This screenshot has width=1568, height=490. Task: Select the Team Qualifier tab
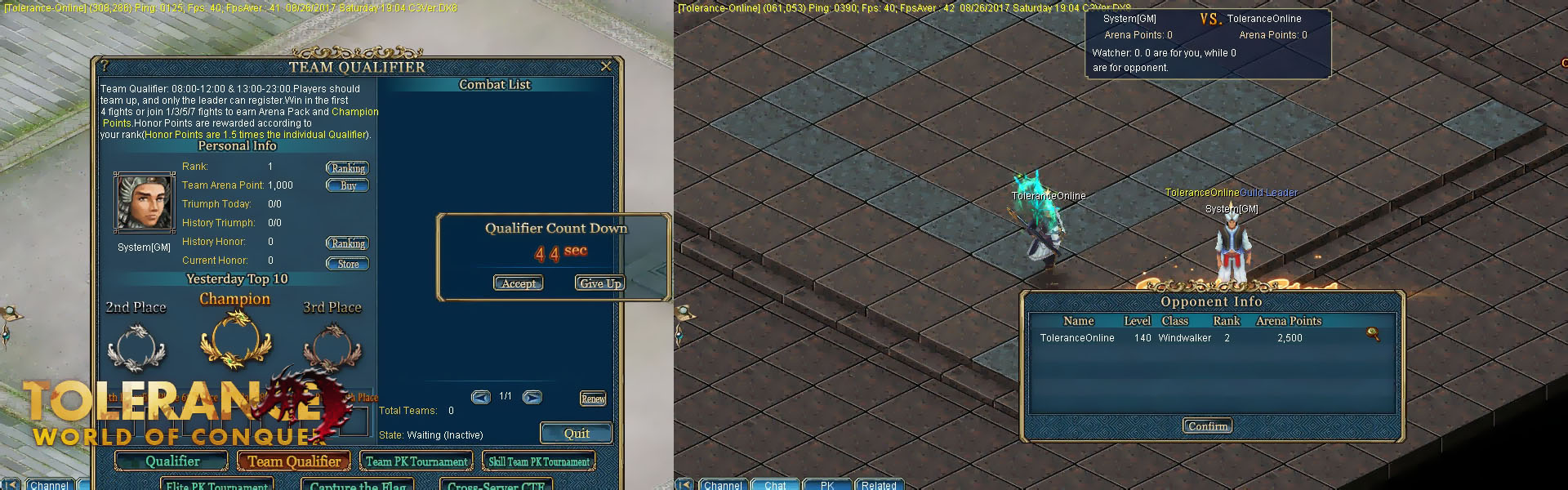tap(294, 461)
